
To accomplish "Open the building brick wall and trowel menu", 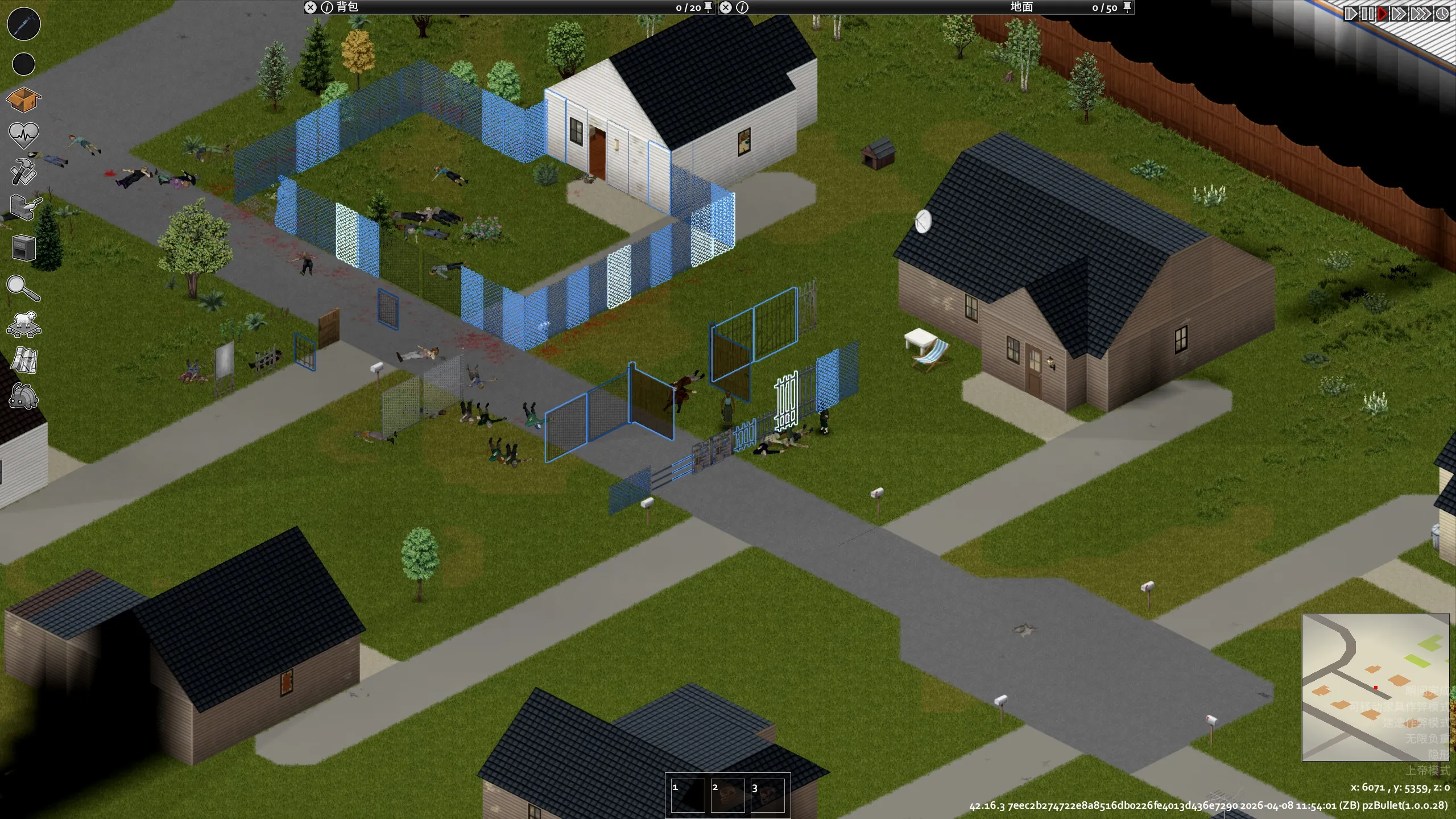I will [x=24, y=208].
